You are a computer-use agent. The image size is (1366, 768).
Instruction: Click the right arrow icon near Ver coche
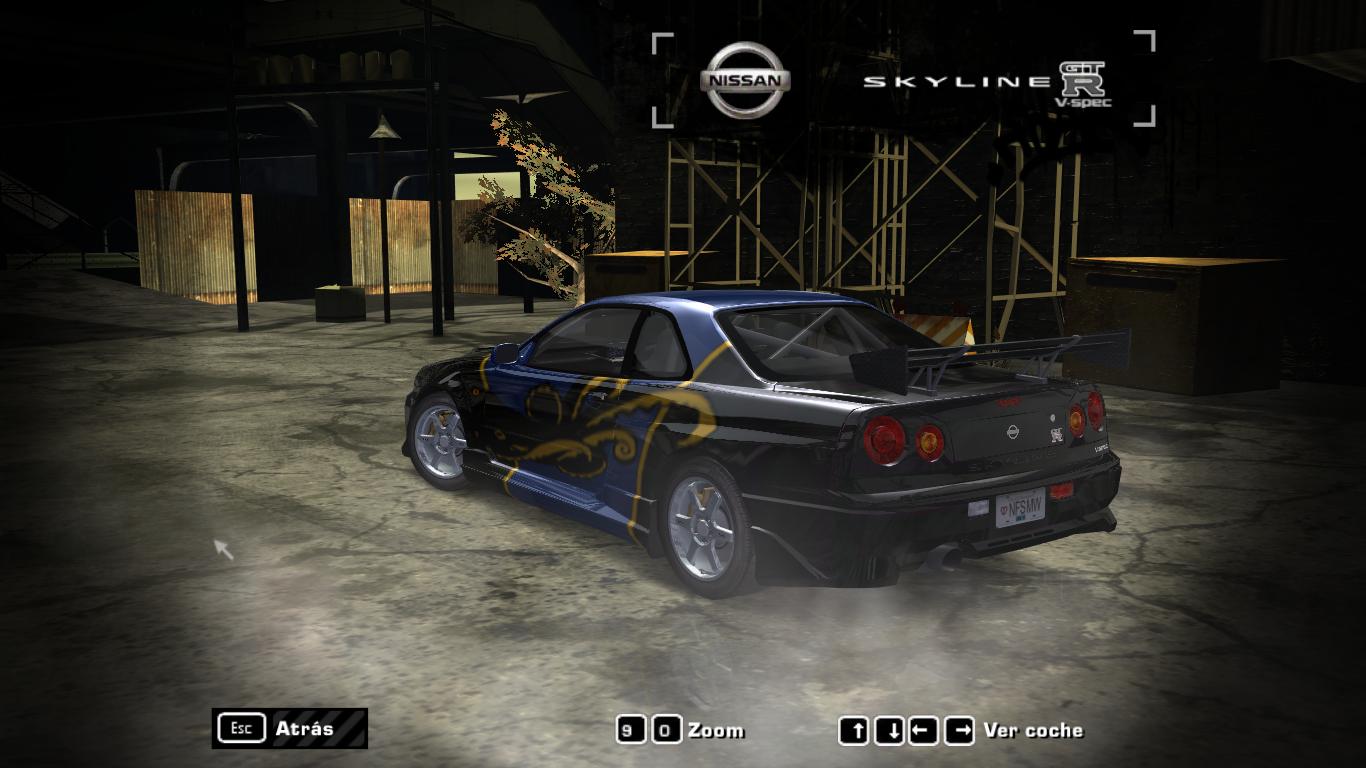(961, 730)
